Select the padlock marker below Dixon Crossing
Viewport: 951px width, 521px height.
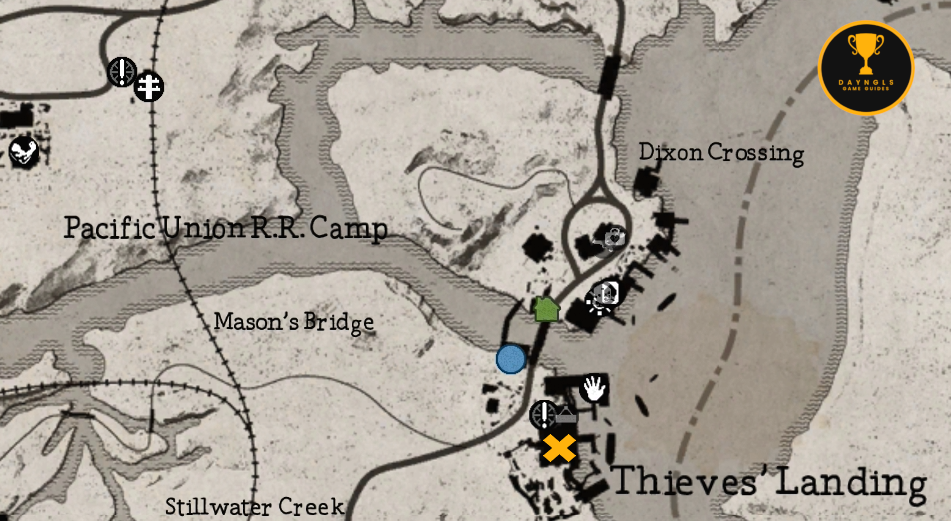point(612,237)
